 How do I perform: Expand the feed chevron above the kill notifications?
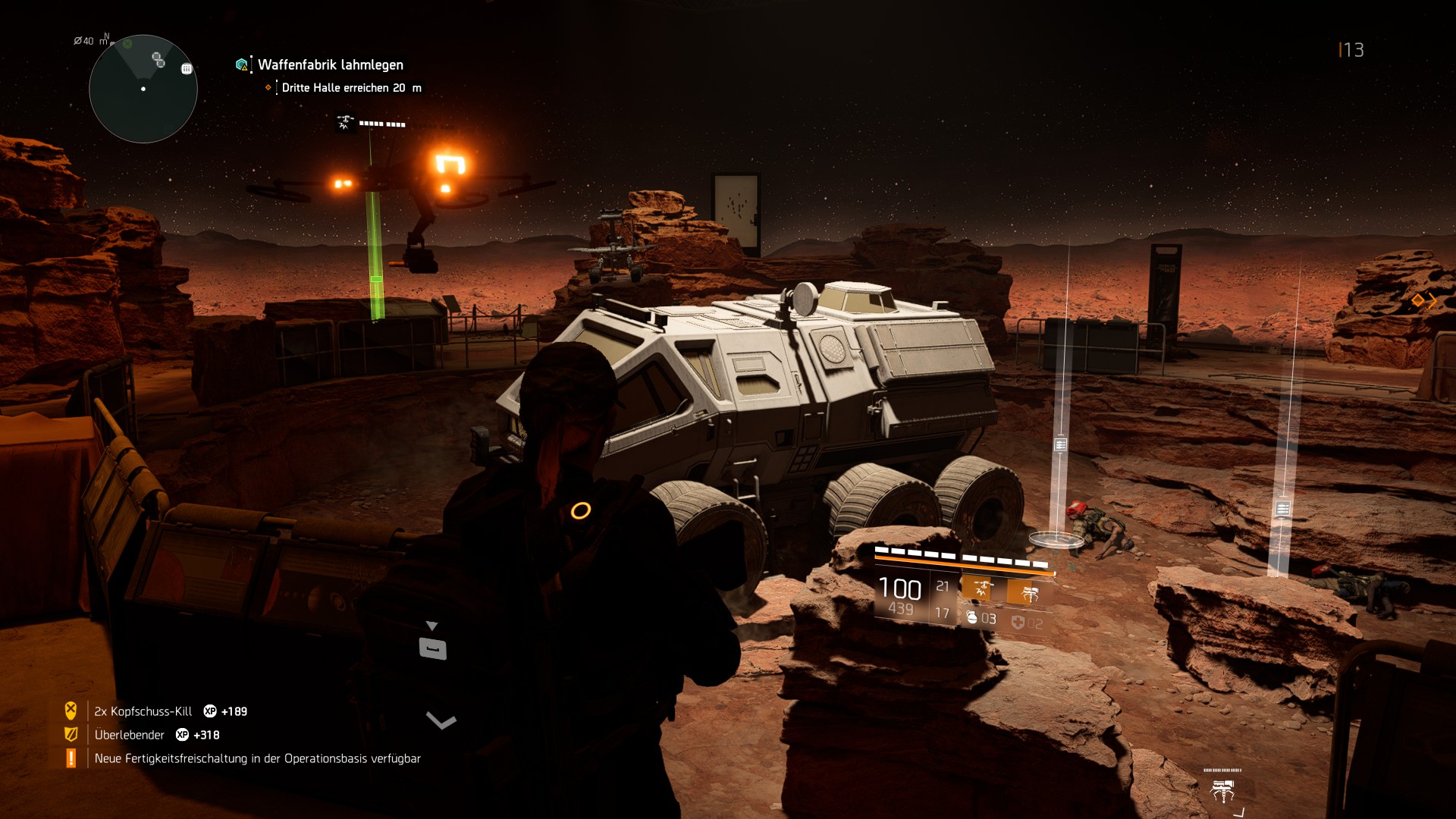[440, 721]
